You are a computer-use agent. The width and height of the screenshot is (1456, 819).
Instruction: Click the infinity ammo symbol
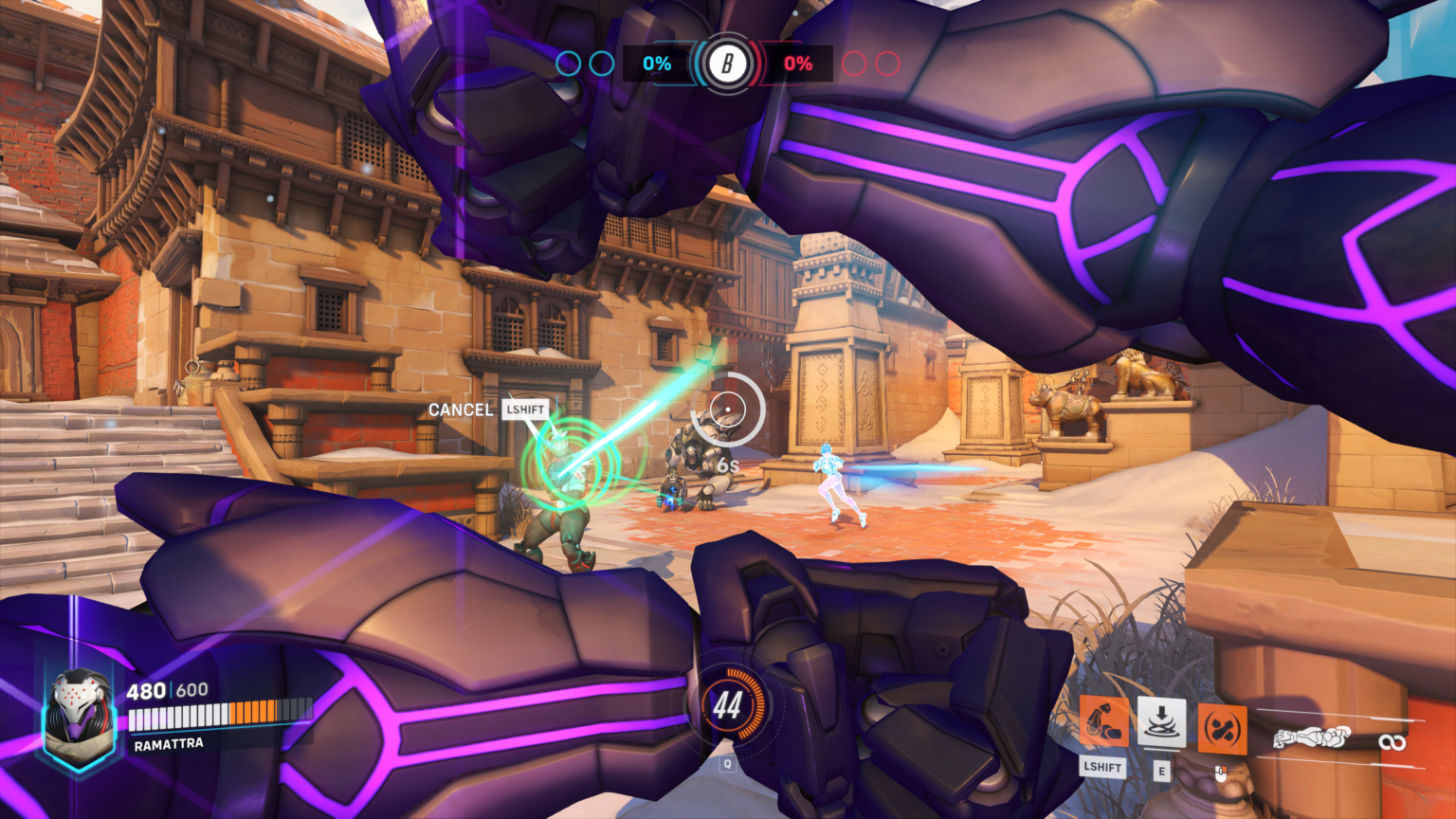tap(1392, 742)
